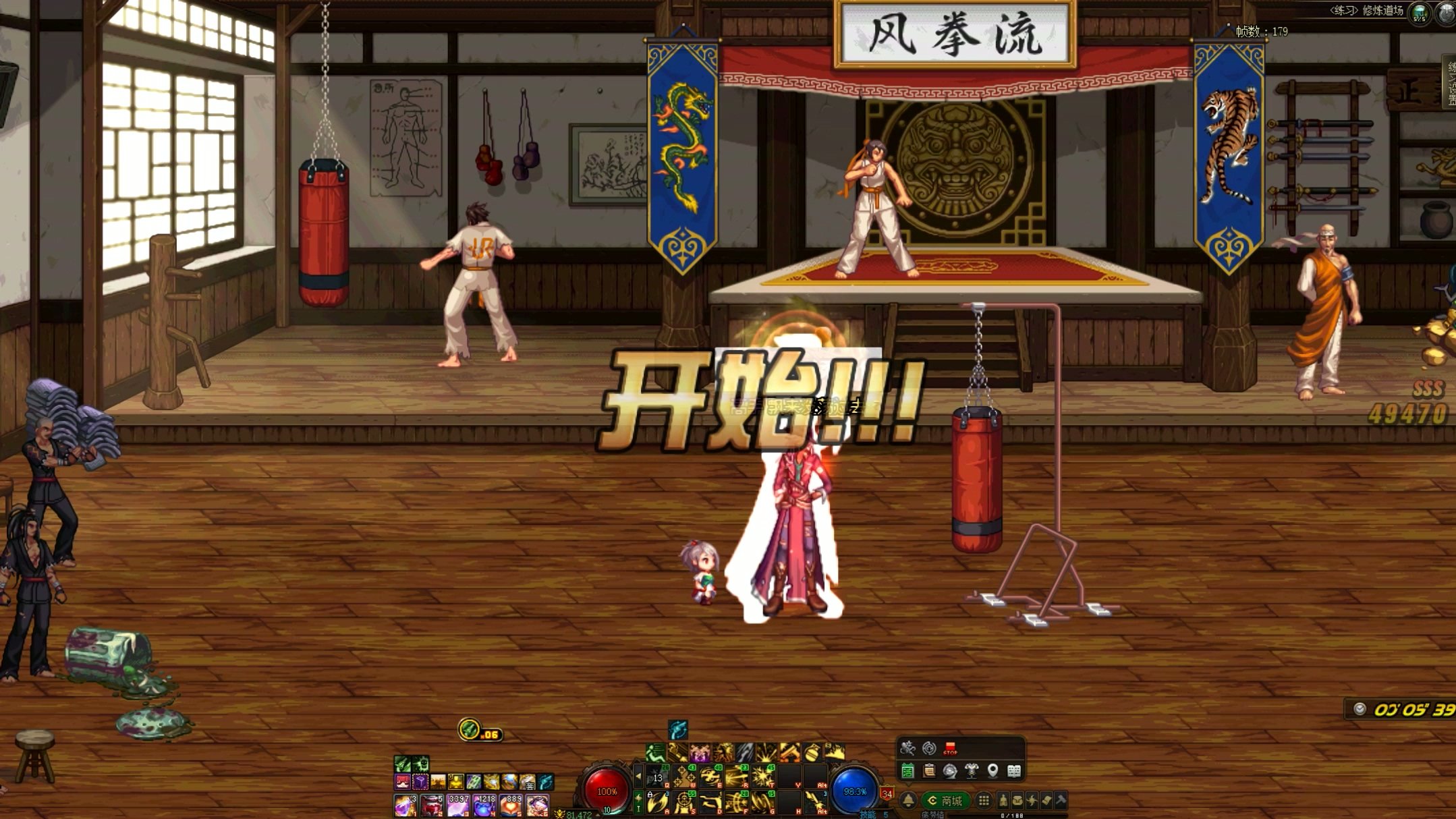Viewport: 1456px width, 819px height.
Task: Toggle the notification bell alerts
Action: [908, 800]
